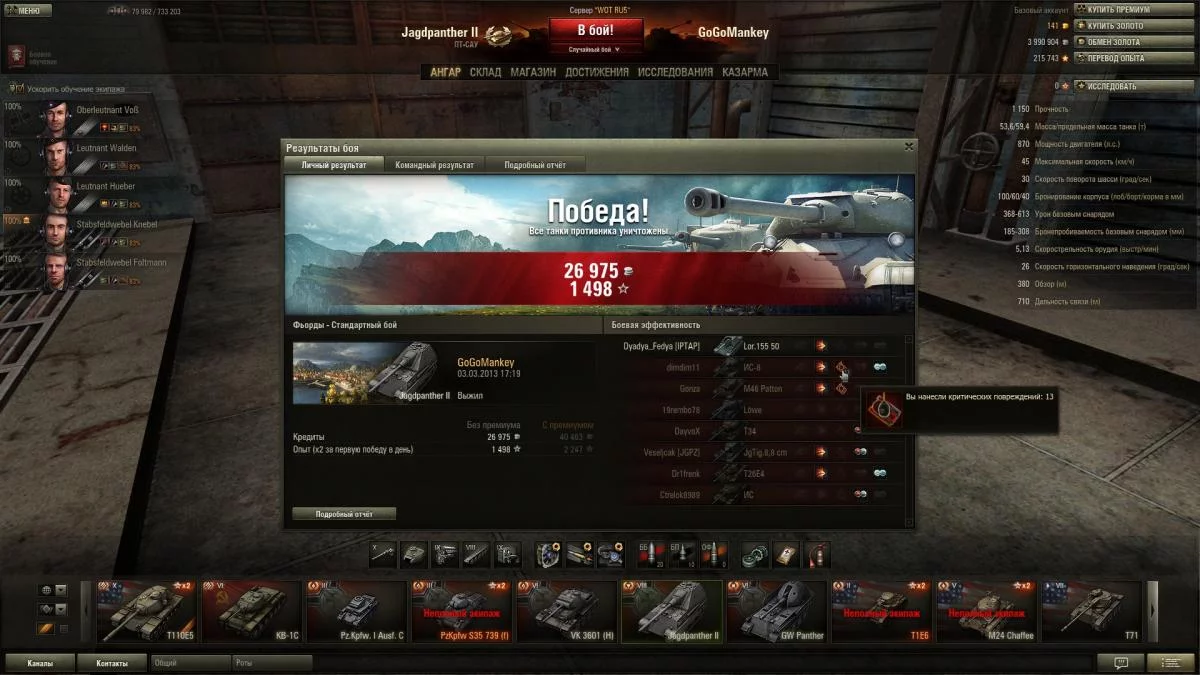
Task: Open the КАЗАРМА section
Action: (745, 72)
